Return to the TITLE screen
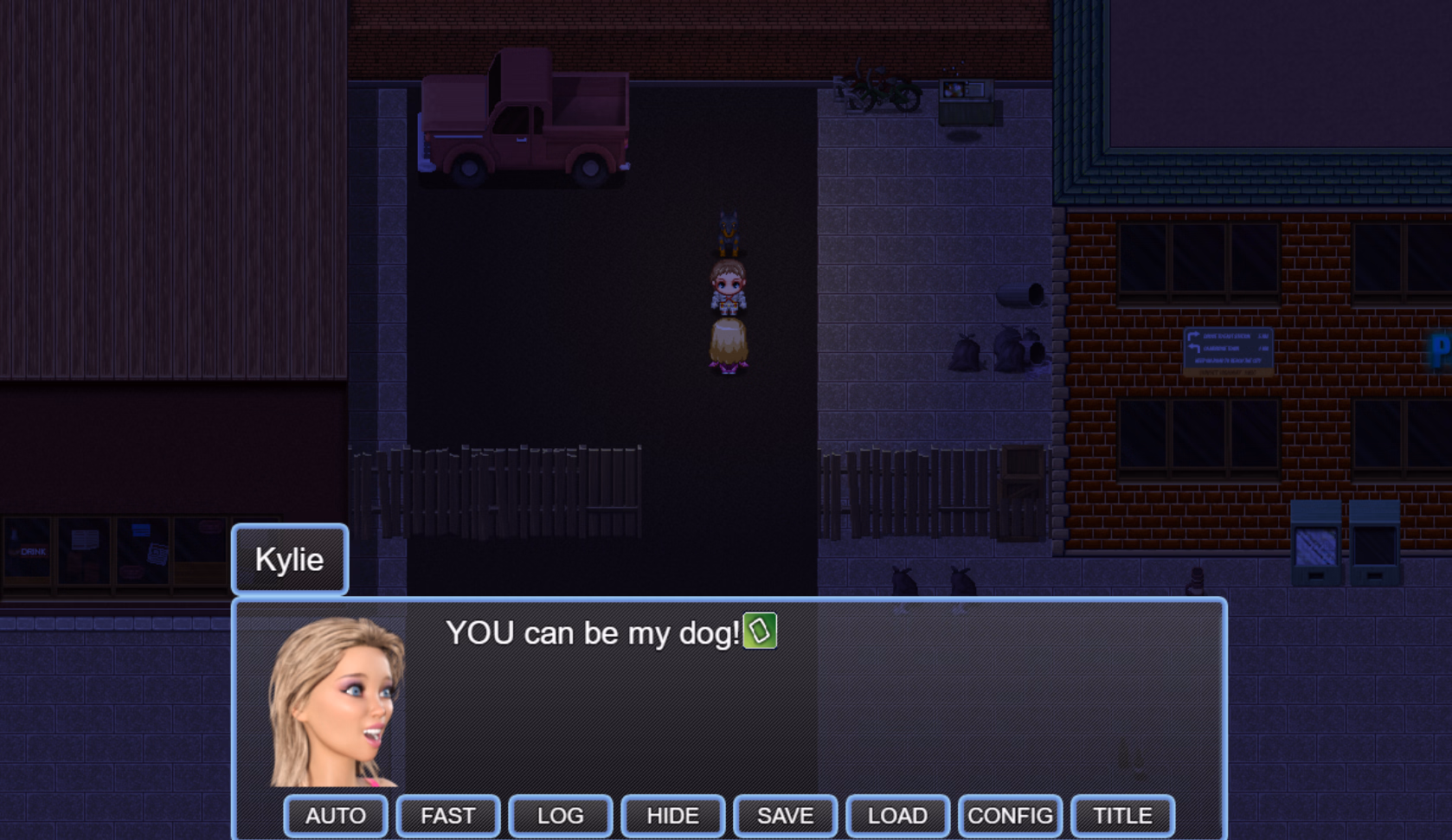 pyautogui.click(x=1123, y=816)
